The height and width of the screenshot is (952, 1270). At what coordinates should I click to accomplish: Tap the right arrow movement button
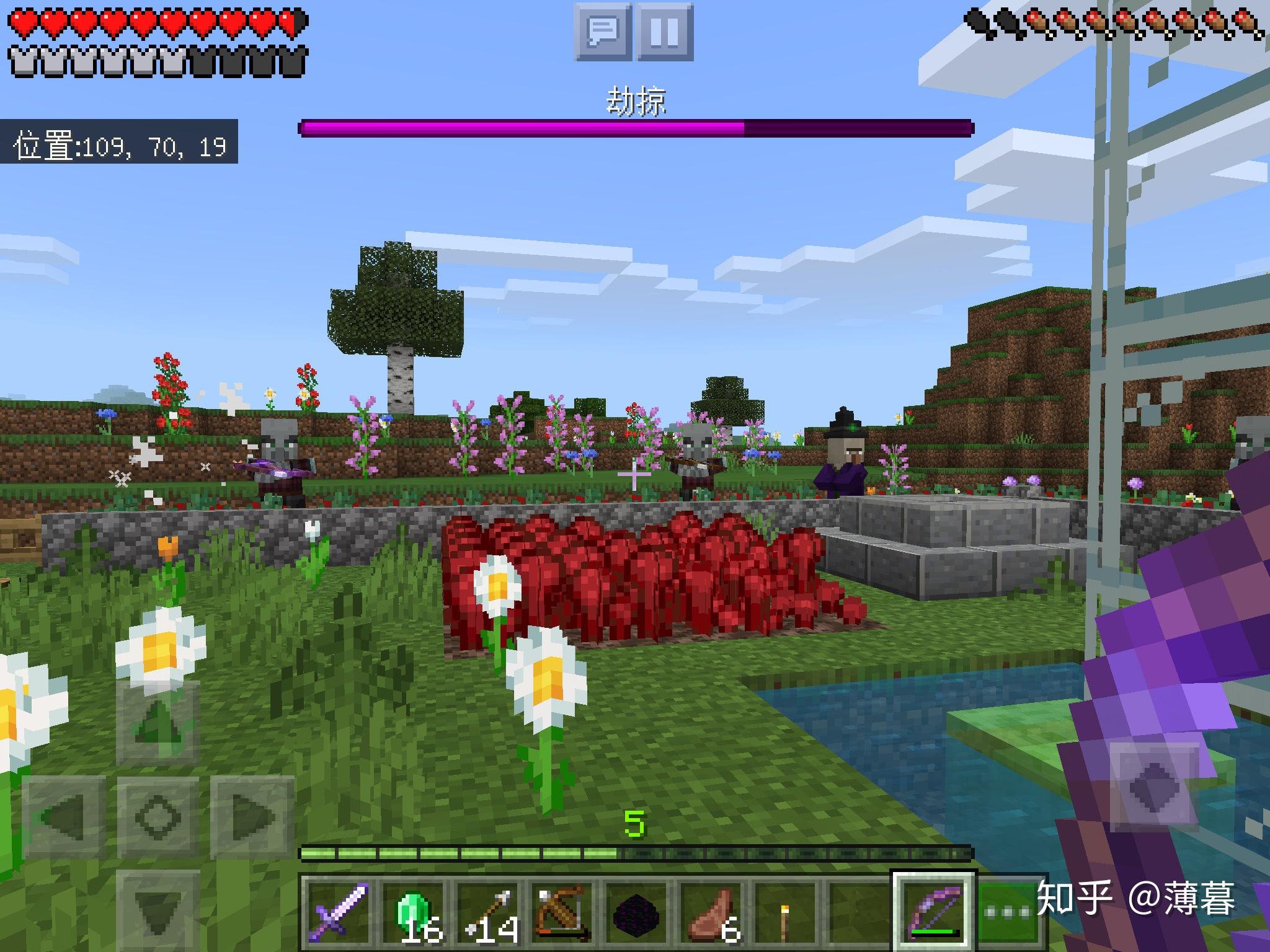point(252,816)
